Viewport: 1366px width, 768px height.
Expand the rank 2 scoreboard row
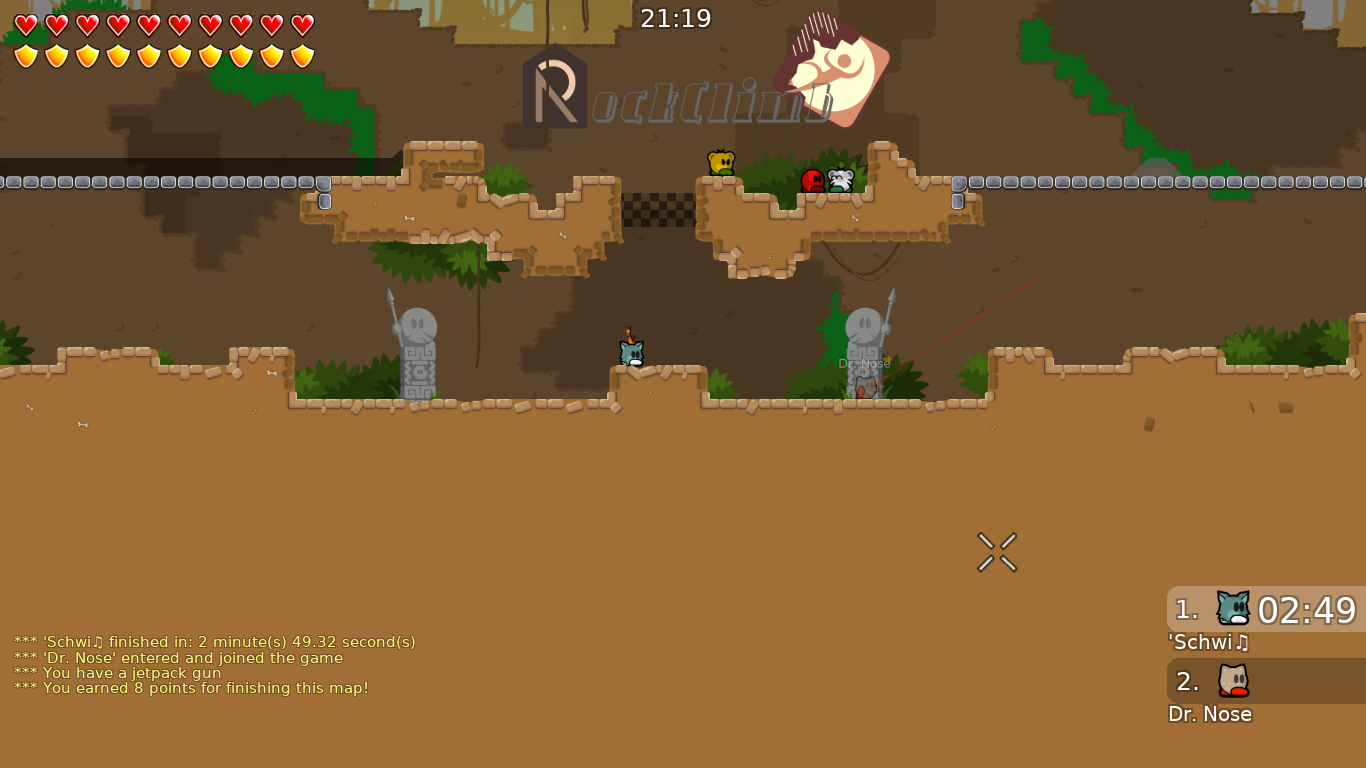click(1265, 681)
